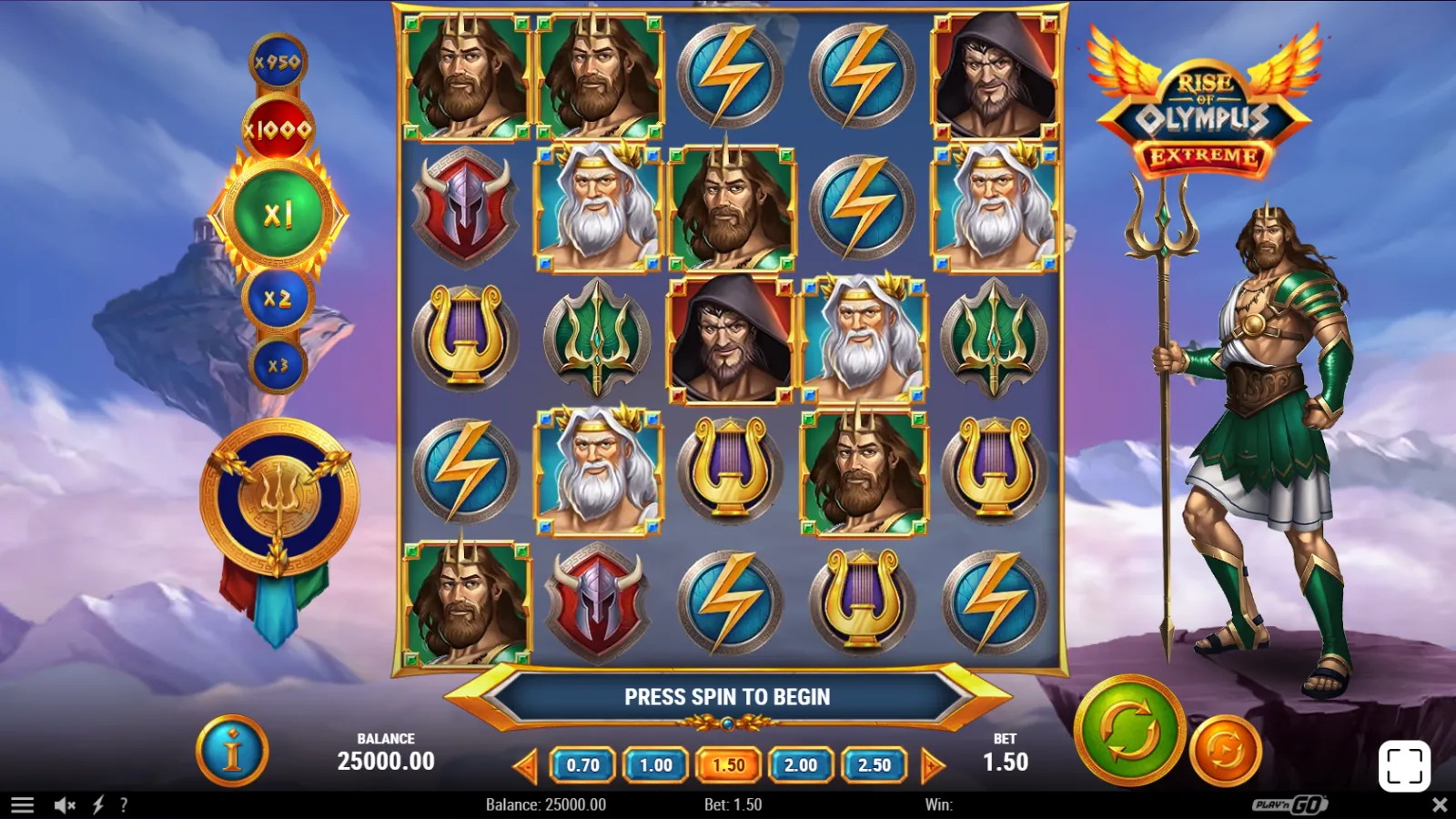Open the hamburger menu
Screen dimensions: 1456x819
tap(23, 805)
